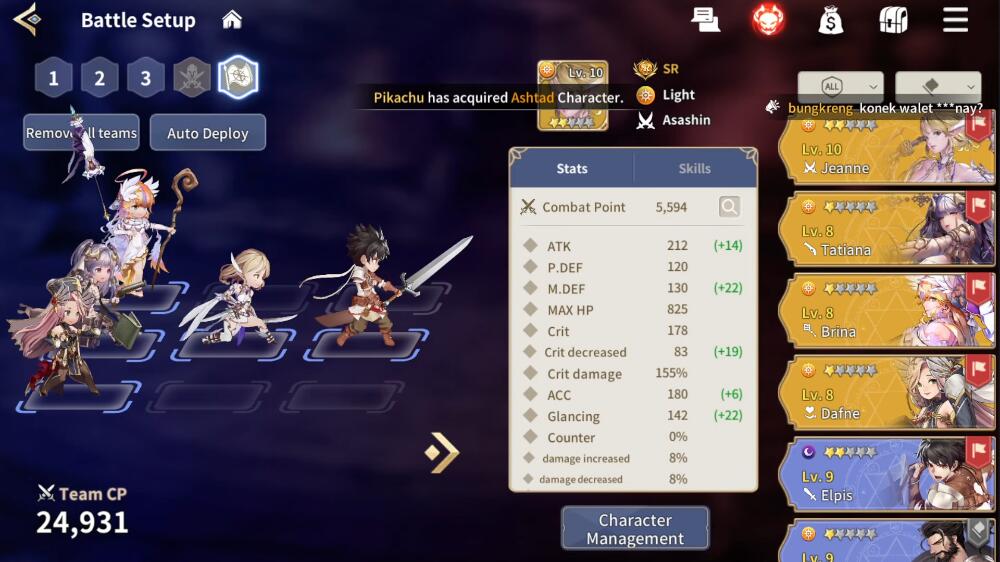Viewport: 1000px width, 562px height.
Task: Open the ALL element filter dropdown
Action: point(840,86)
